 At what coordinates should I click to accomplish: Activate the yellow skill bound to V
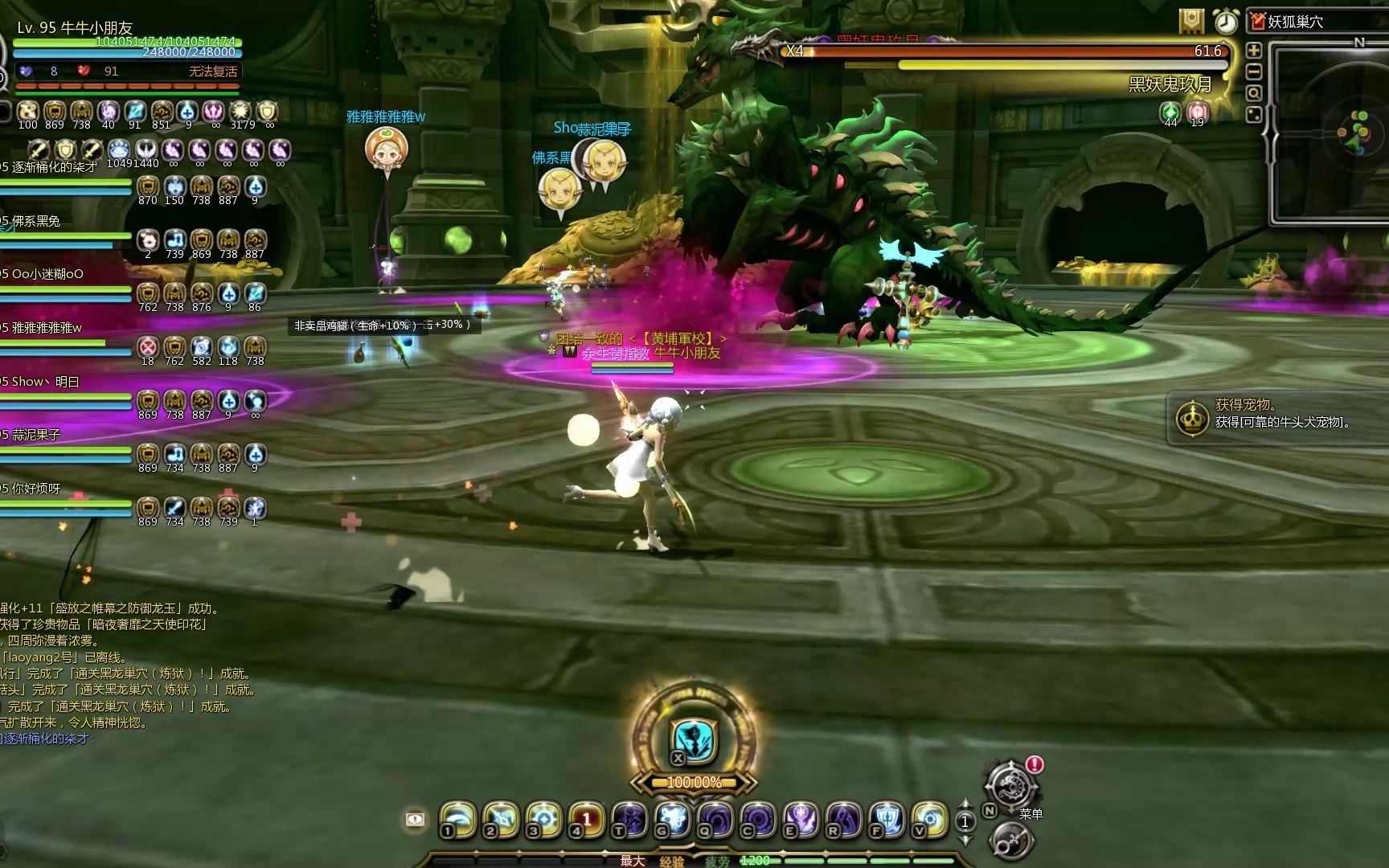pyautogui.click(x=930, y=819)
